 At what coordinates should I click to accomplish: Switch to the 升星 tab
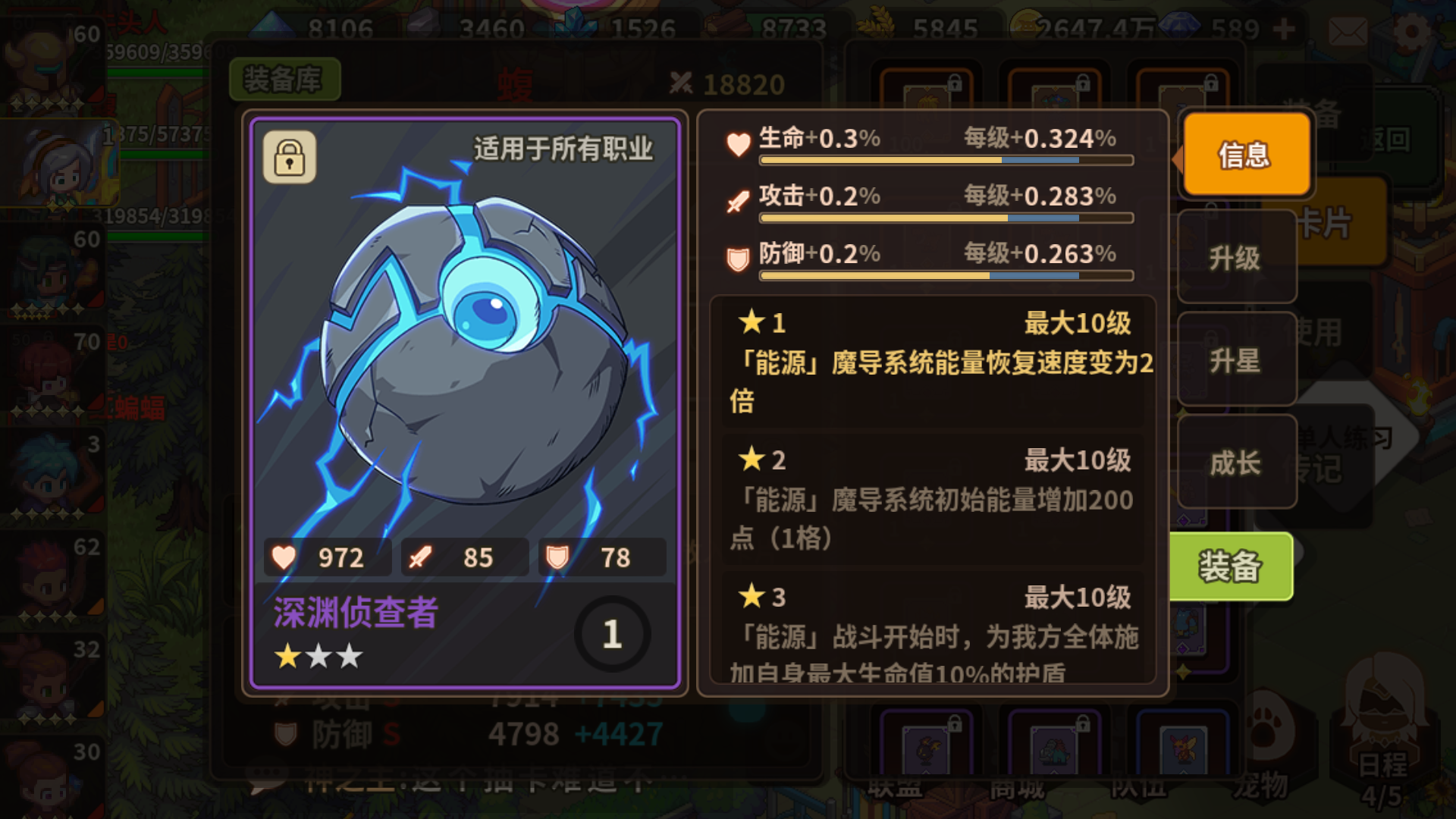pos(1237,361)
